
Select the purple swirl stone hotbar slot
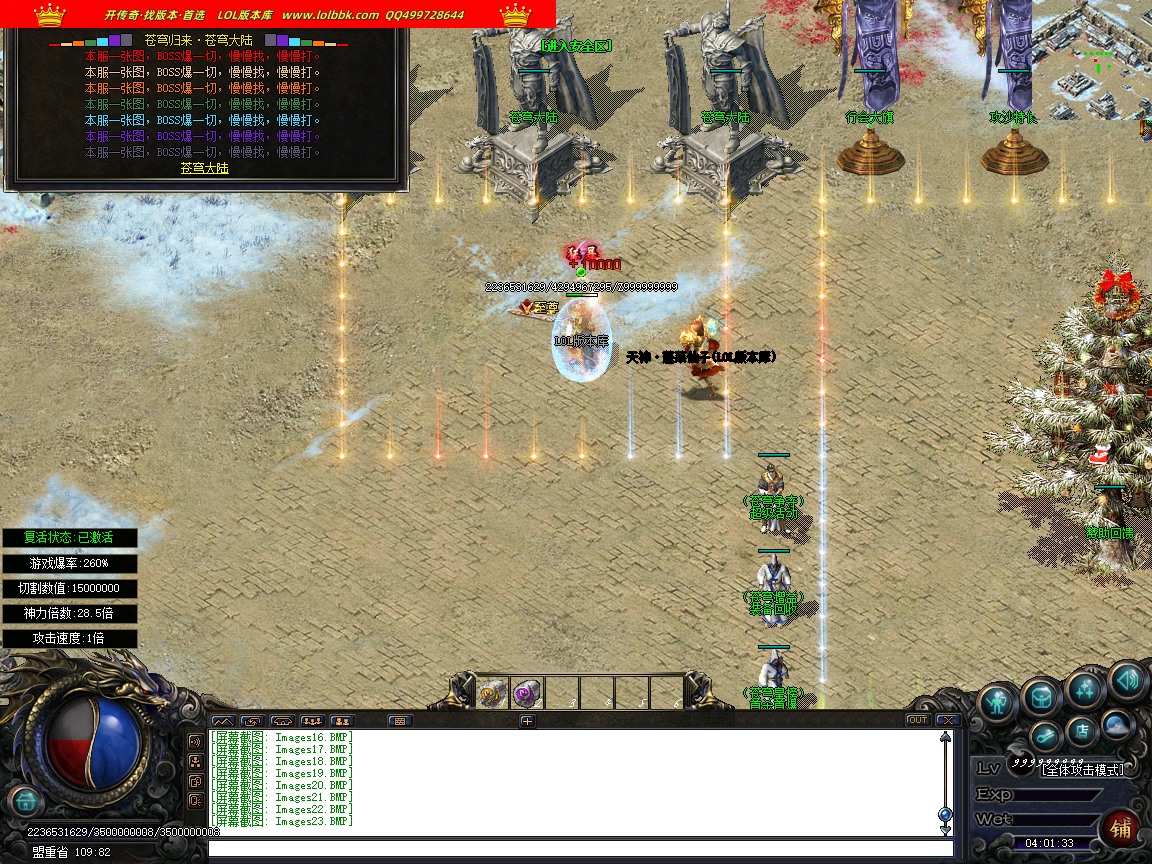pos(526,692)
